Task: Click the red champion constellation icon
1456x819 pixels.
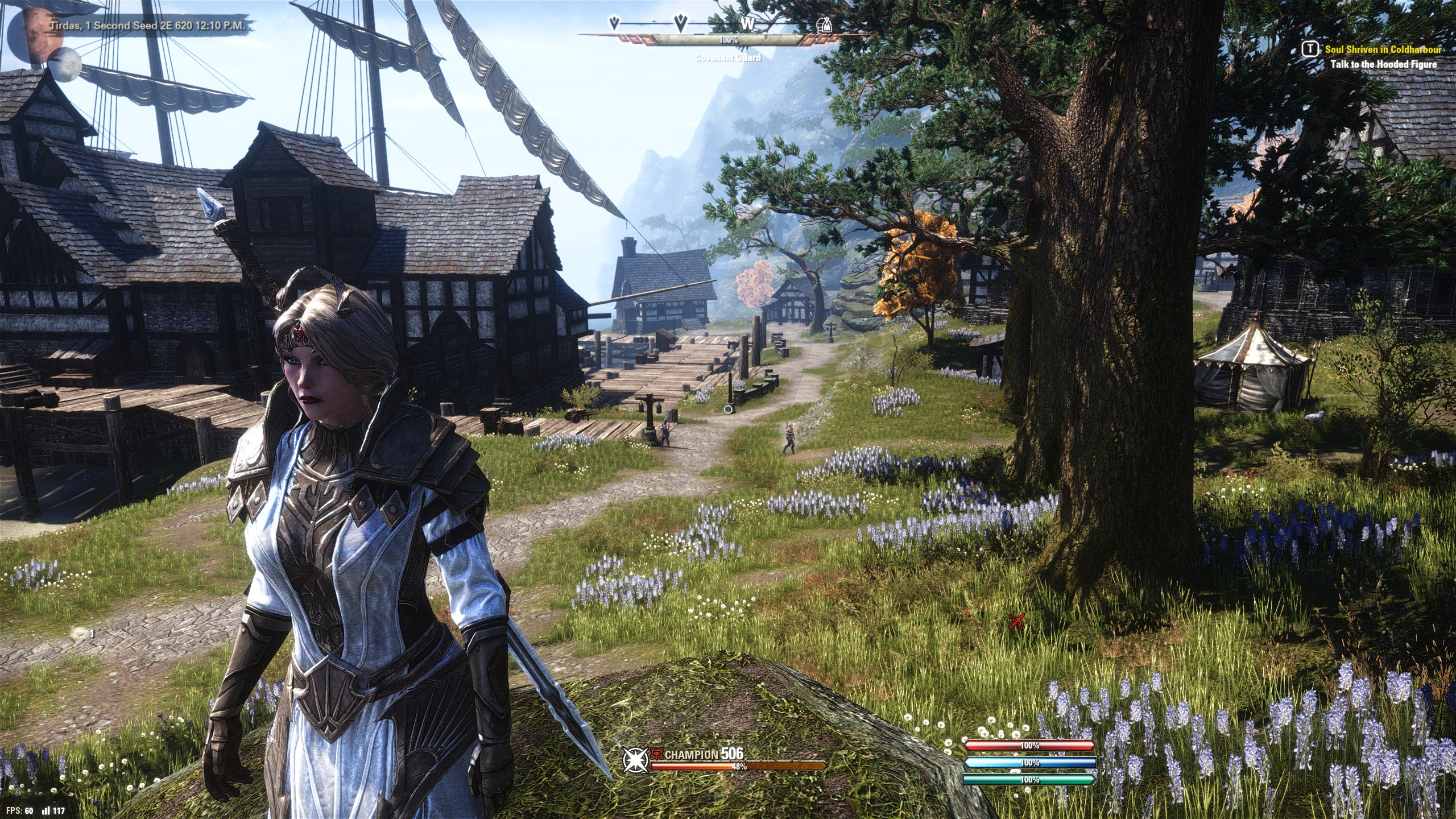Action: [657, 754]
